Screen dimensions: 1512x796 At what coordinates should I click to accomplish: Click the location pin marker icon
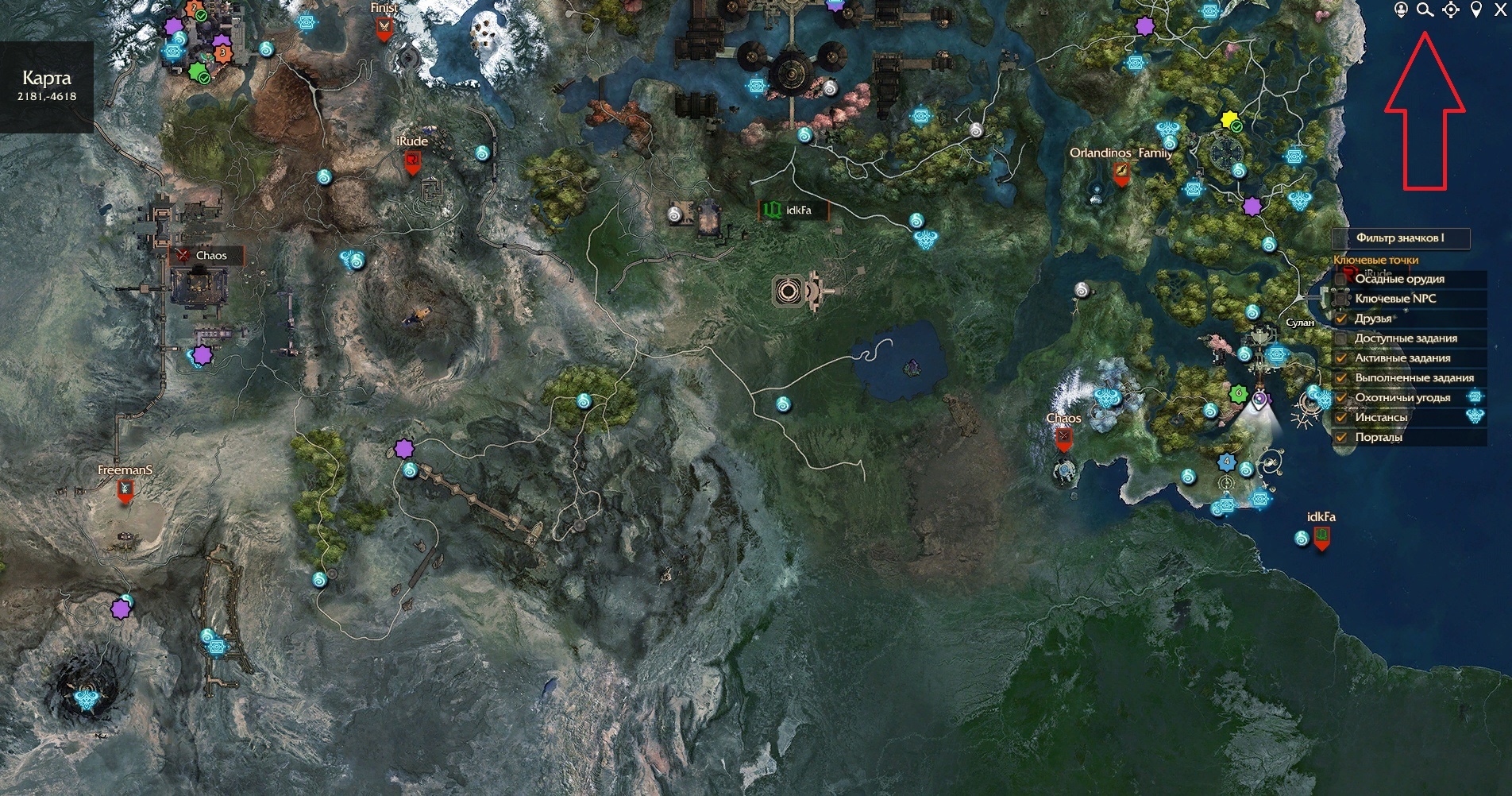tap(1476, 10)
